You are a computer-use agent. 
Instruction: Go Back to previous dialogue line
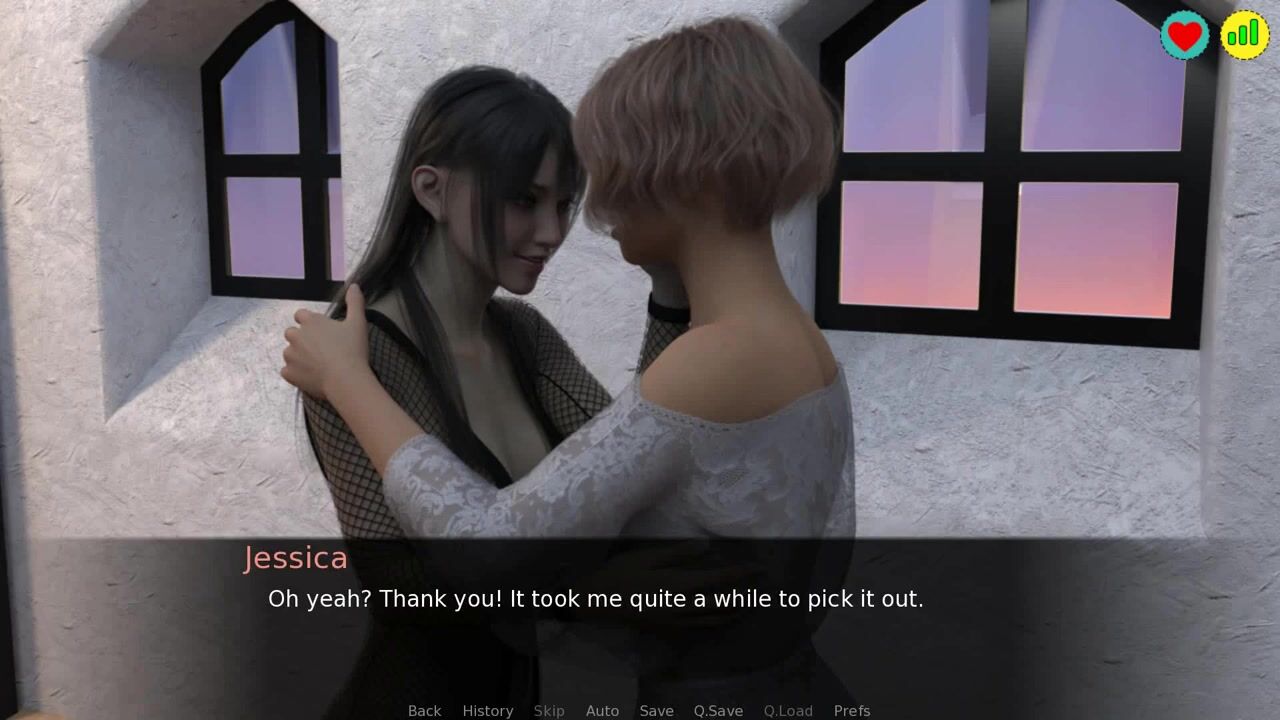tap(424, 710)
